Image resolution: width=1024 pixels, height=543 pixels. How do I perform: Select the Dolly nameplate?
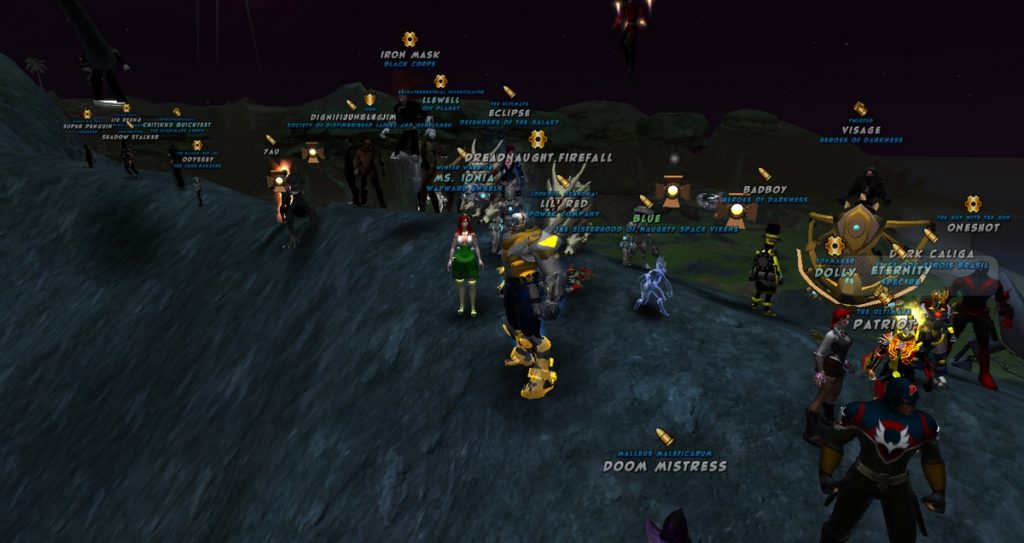835,271
